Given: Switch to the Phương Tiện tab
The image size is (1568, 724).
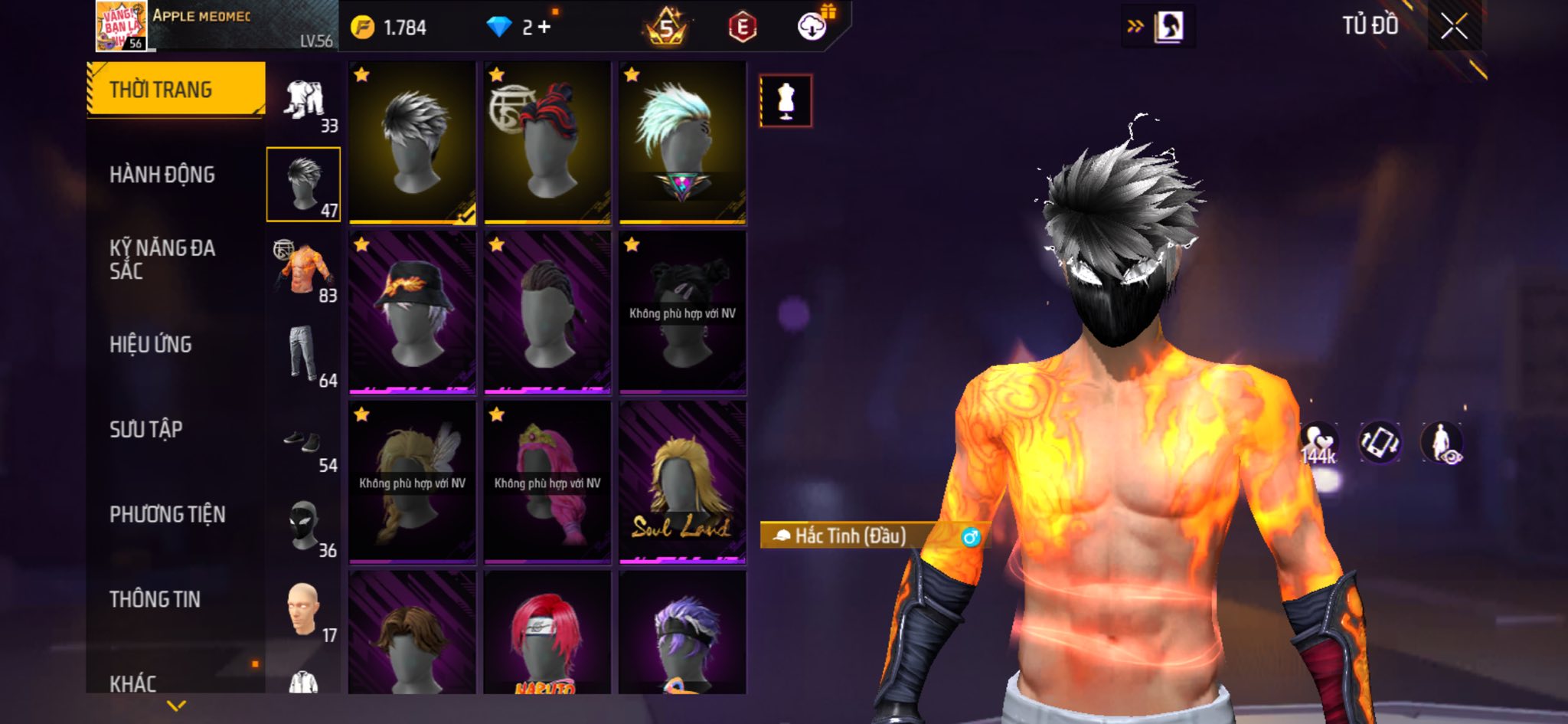Looking at the screenshot, I should [168, 514].
